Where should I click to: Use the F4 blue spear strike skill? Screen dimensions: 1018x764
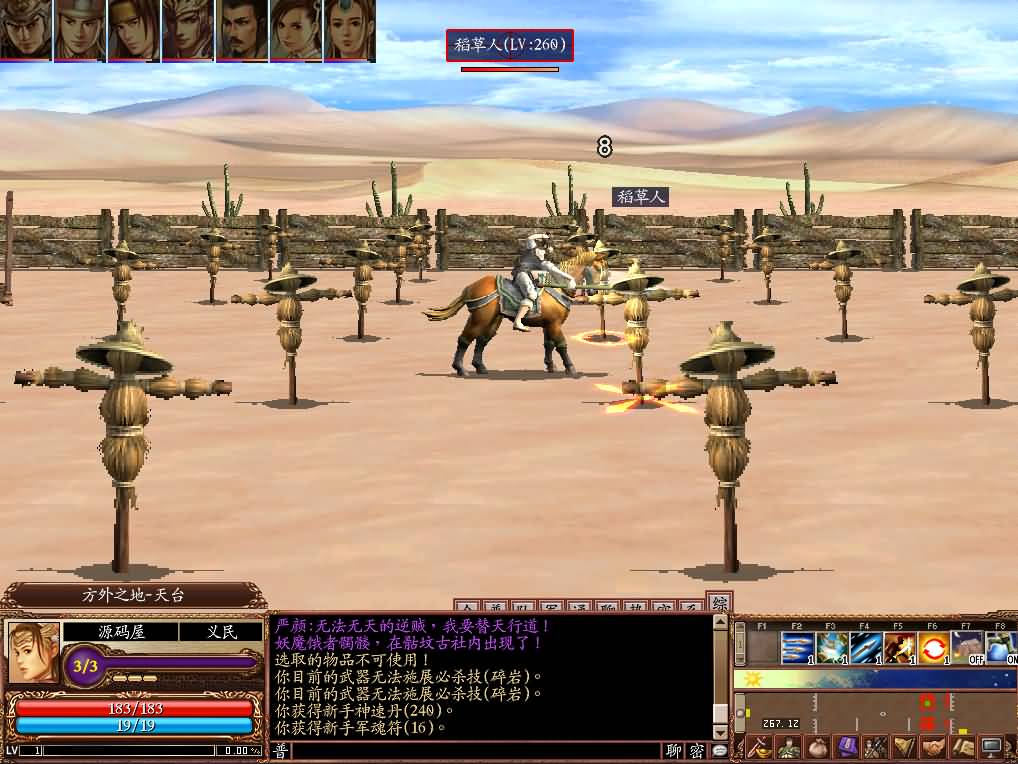866,648
